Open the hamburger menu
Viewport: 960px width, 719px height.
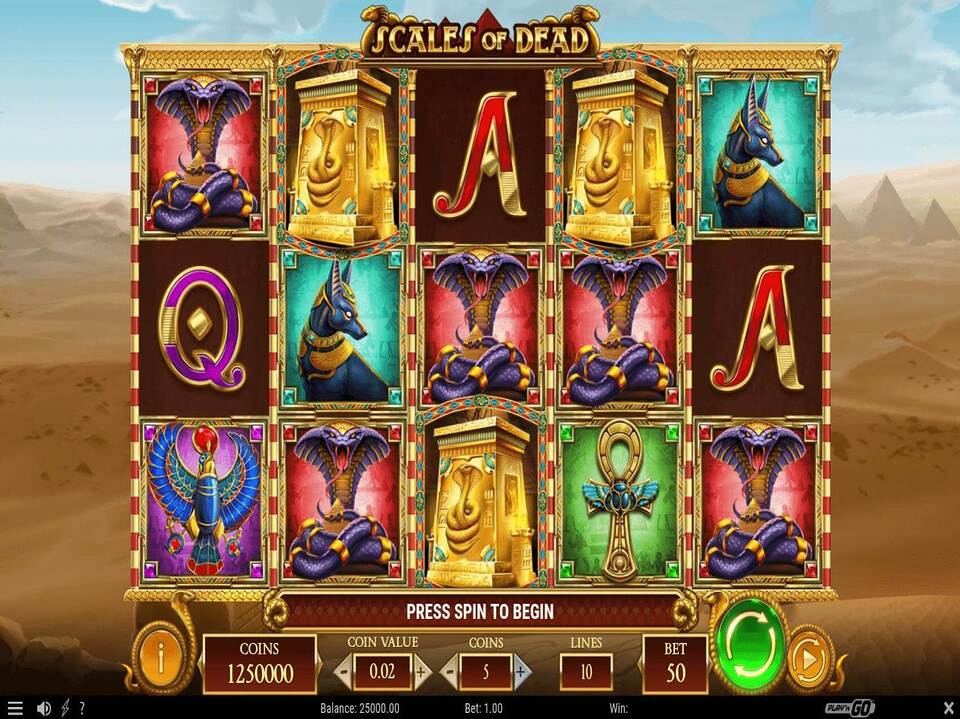14,708
